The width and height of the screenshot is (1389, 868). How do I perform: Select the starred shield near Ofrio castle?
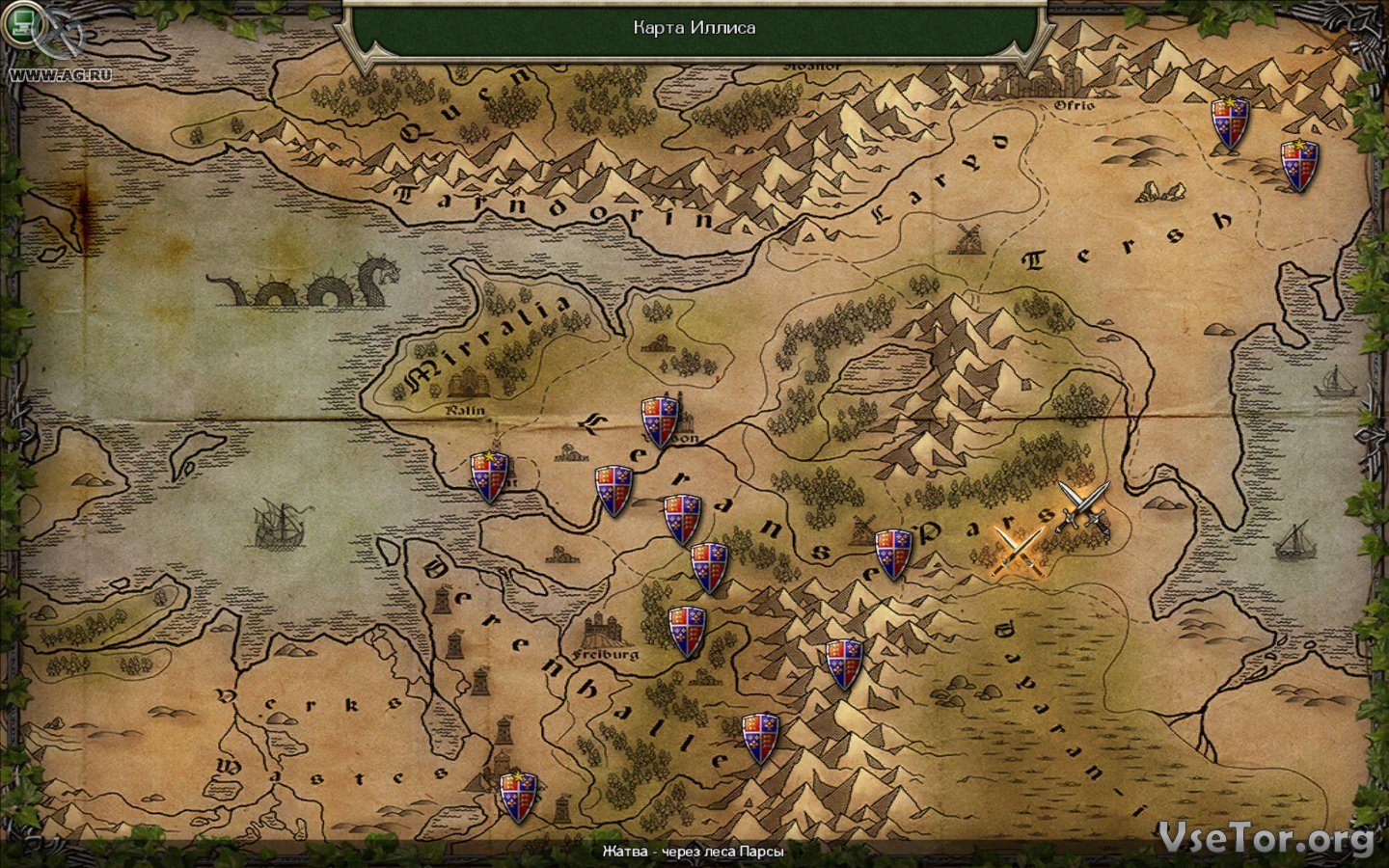pyautogui.click(x=1230, y=122)
